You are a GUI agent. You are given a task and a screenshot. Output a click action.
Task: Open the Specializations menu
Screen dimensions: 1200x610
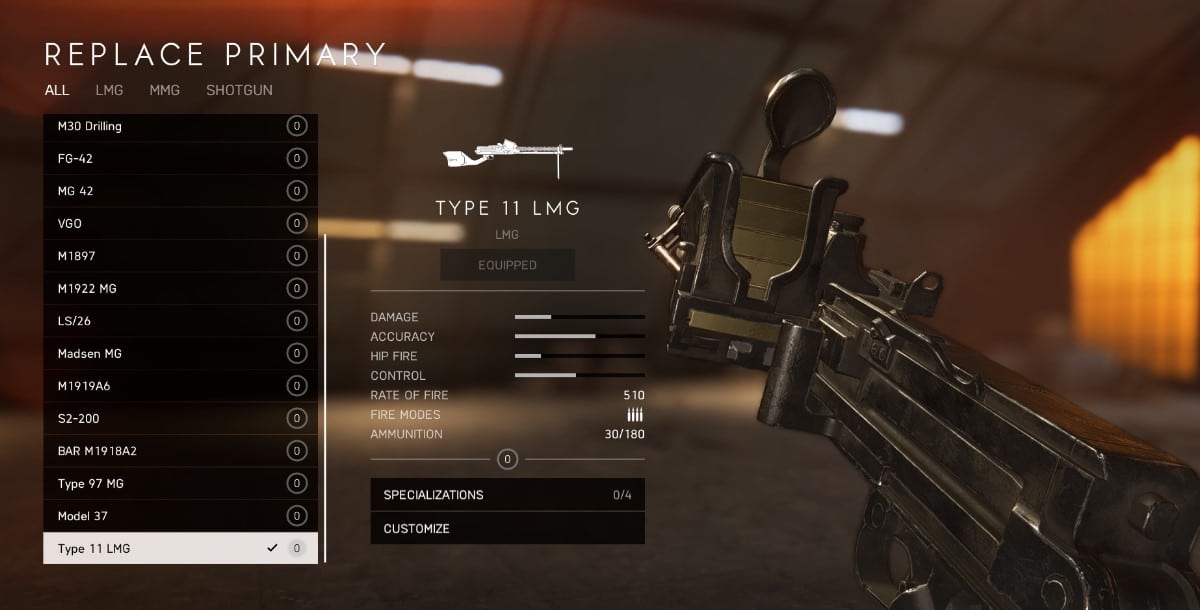point(507,495)
